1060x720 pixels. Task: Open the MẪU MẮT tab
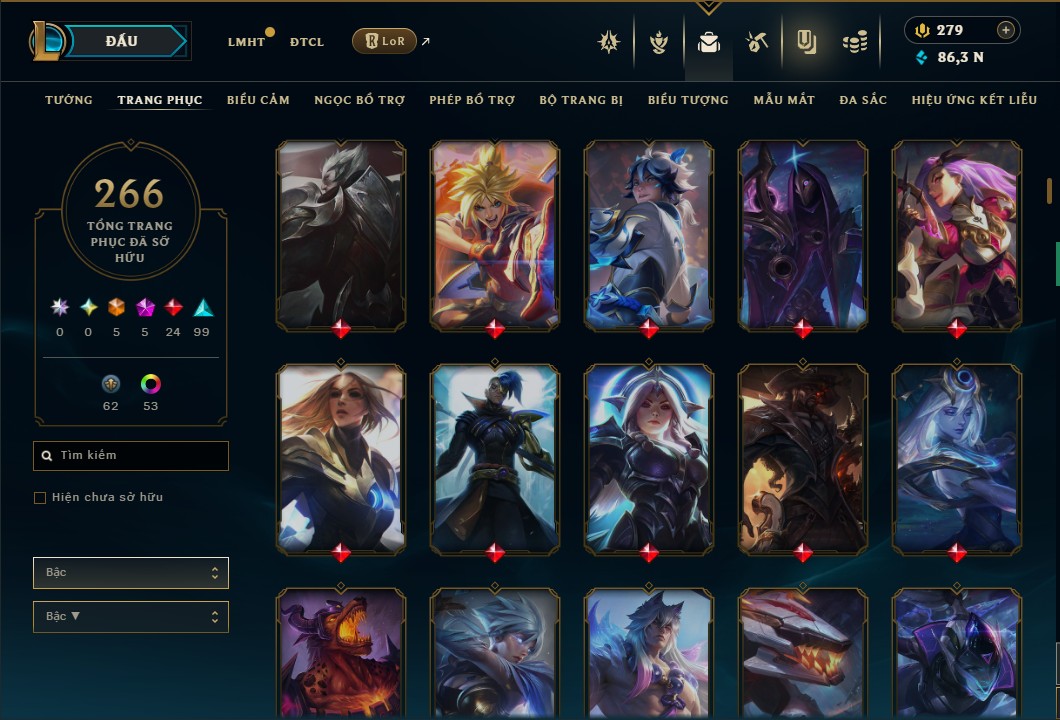(784, 100)
